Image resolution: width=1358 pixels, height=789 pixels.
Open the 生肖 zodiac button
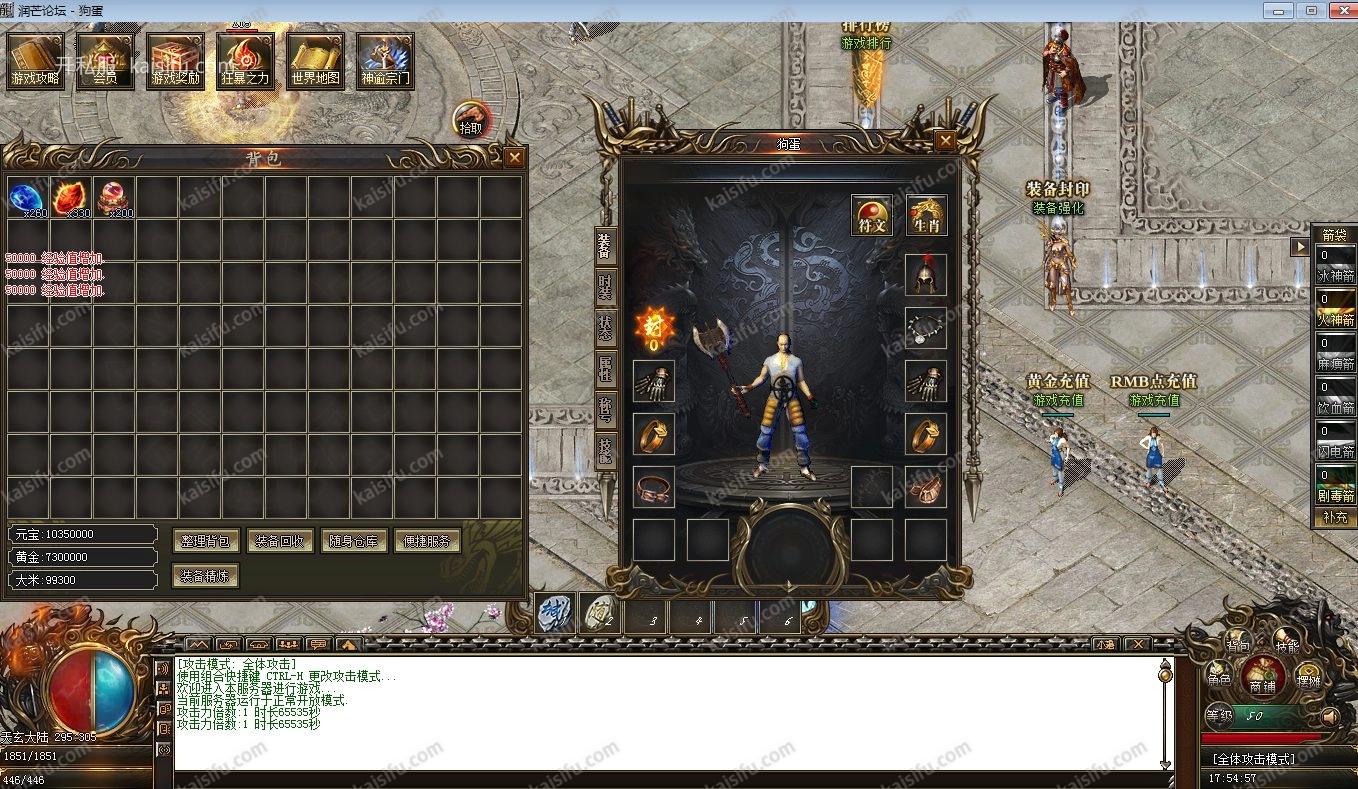coord(926,215)
